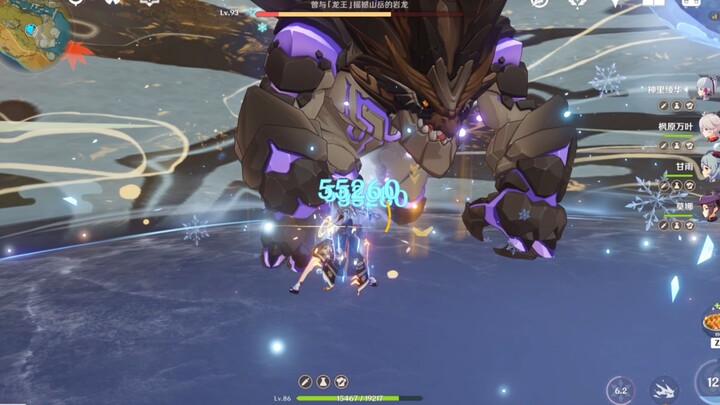This screenshot has height=405, width=720.
Task: Use the food dish quick item
Action: 712,323
